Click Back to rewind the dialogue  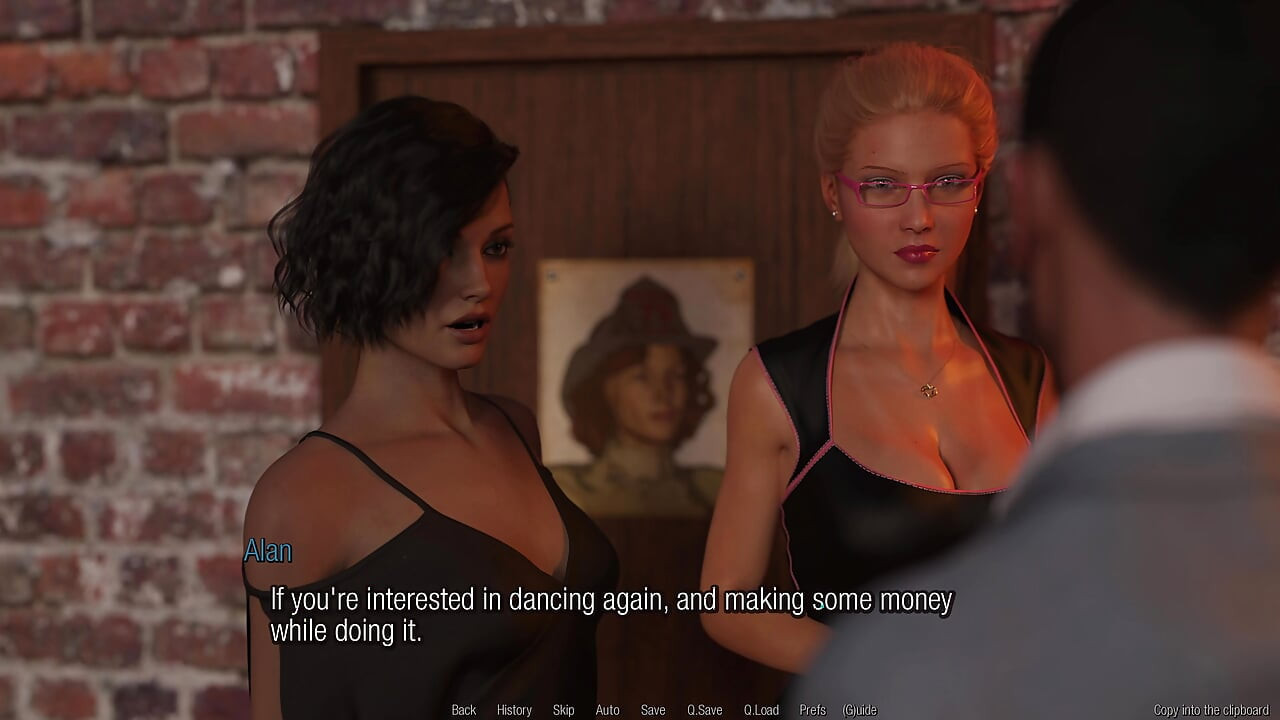click(463, 709)
